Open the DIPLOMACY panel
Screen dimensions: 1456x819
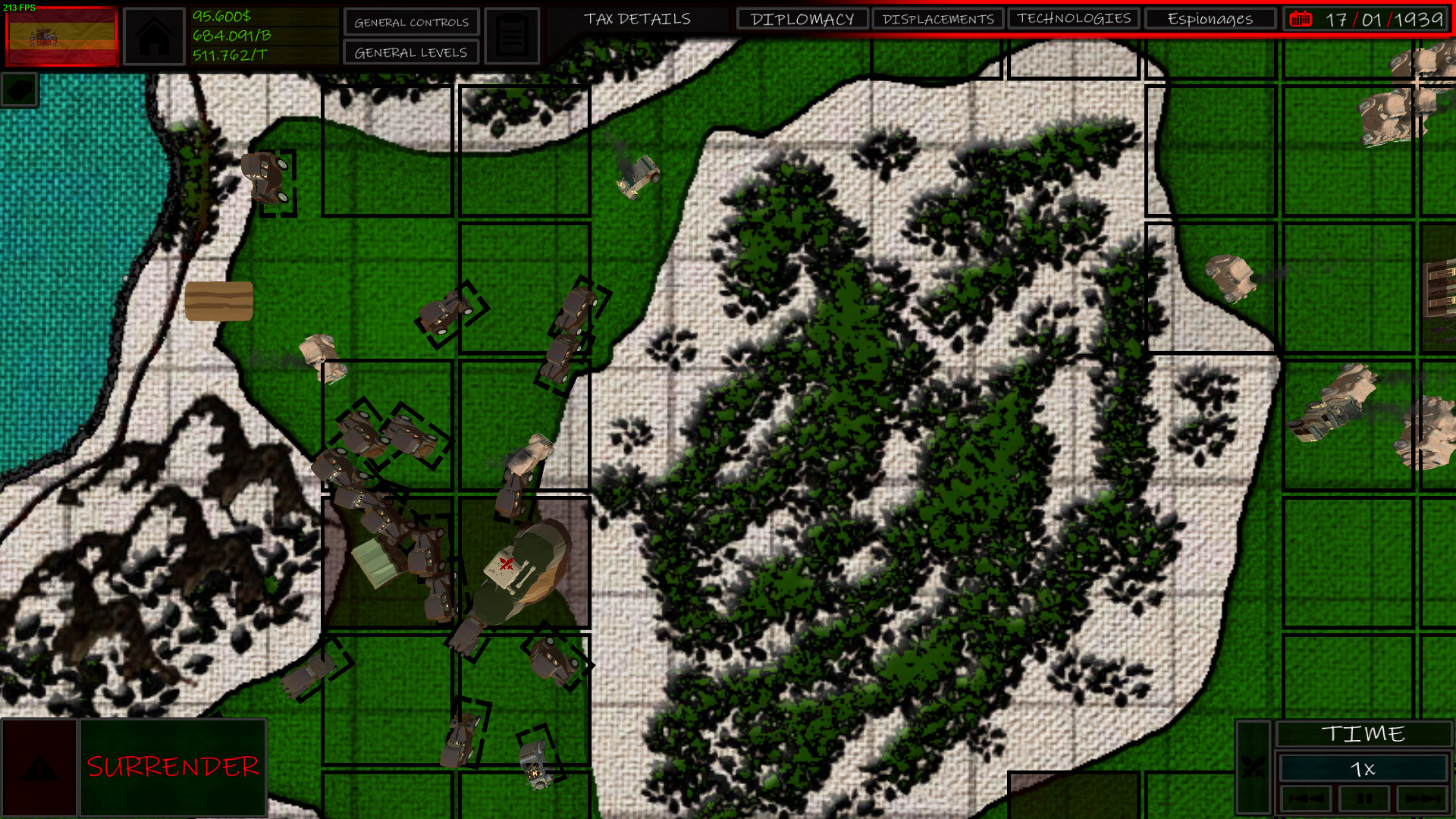pyautogui.click(x=802, y=18)
